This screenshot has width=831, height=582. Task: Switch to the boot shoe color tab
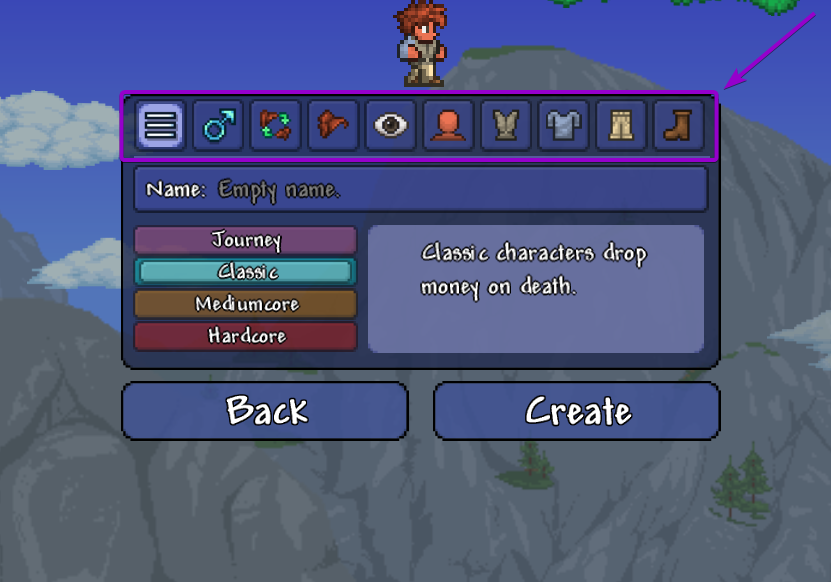click(678, 126)
